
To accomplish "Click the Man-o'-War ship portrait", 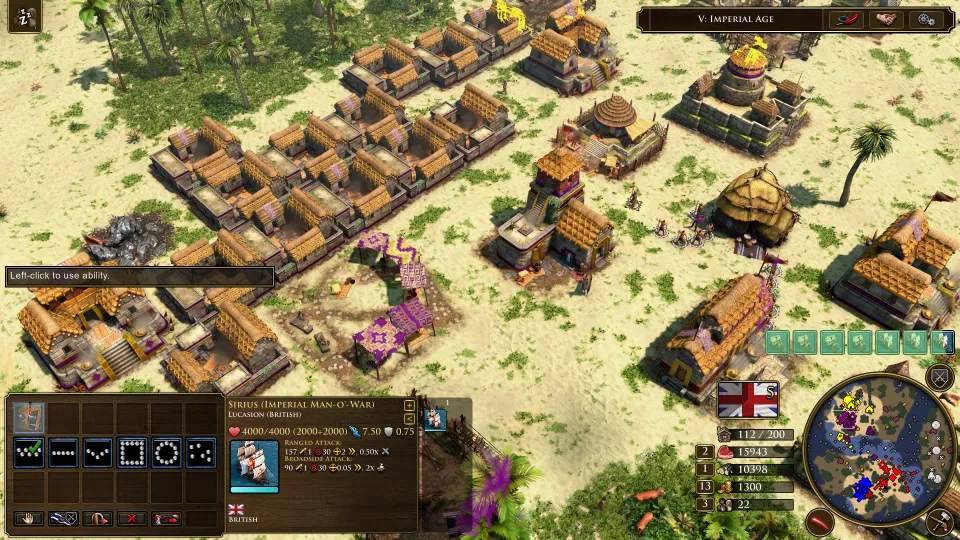I will pyautogui.click(x=254, y=465).
